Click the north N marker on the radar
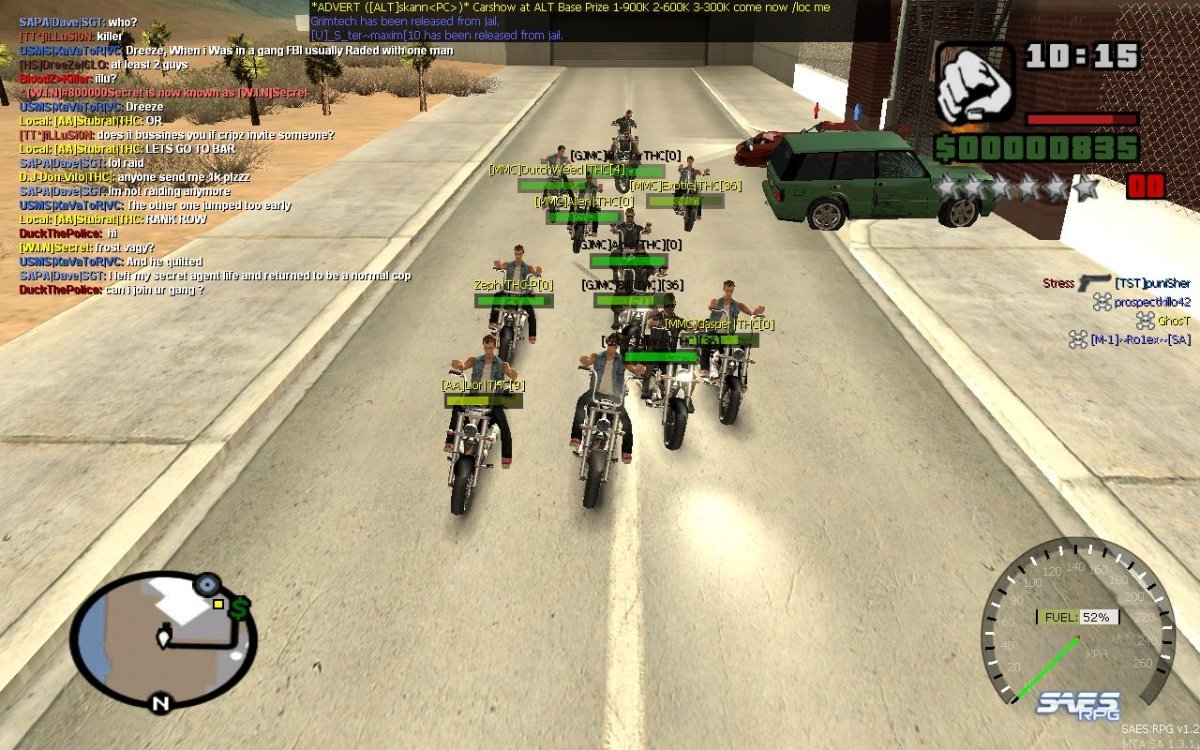The height and width of the screenshot is (750, 1200). click(159, 704)
